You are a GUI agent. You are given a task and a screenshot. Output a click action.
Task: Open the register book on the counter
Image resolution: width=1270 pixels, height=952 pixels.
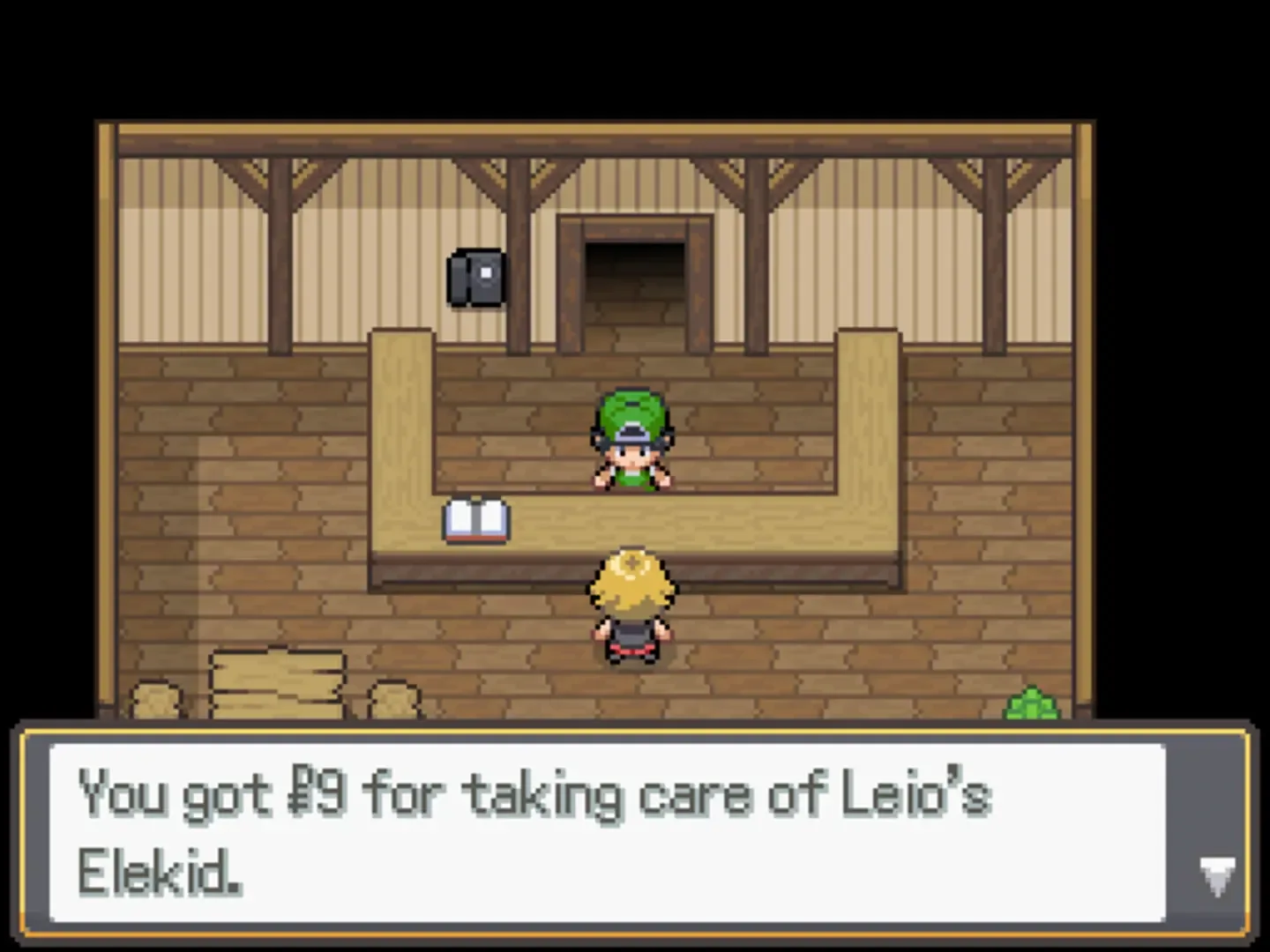coord(476,520)
